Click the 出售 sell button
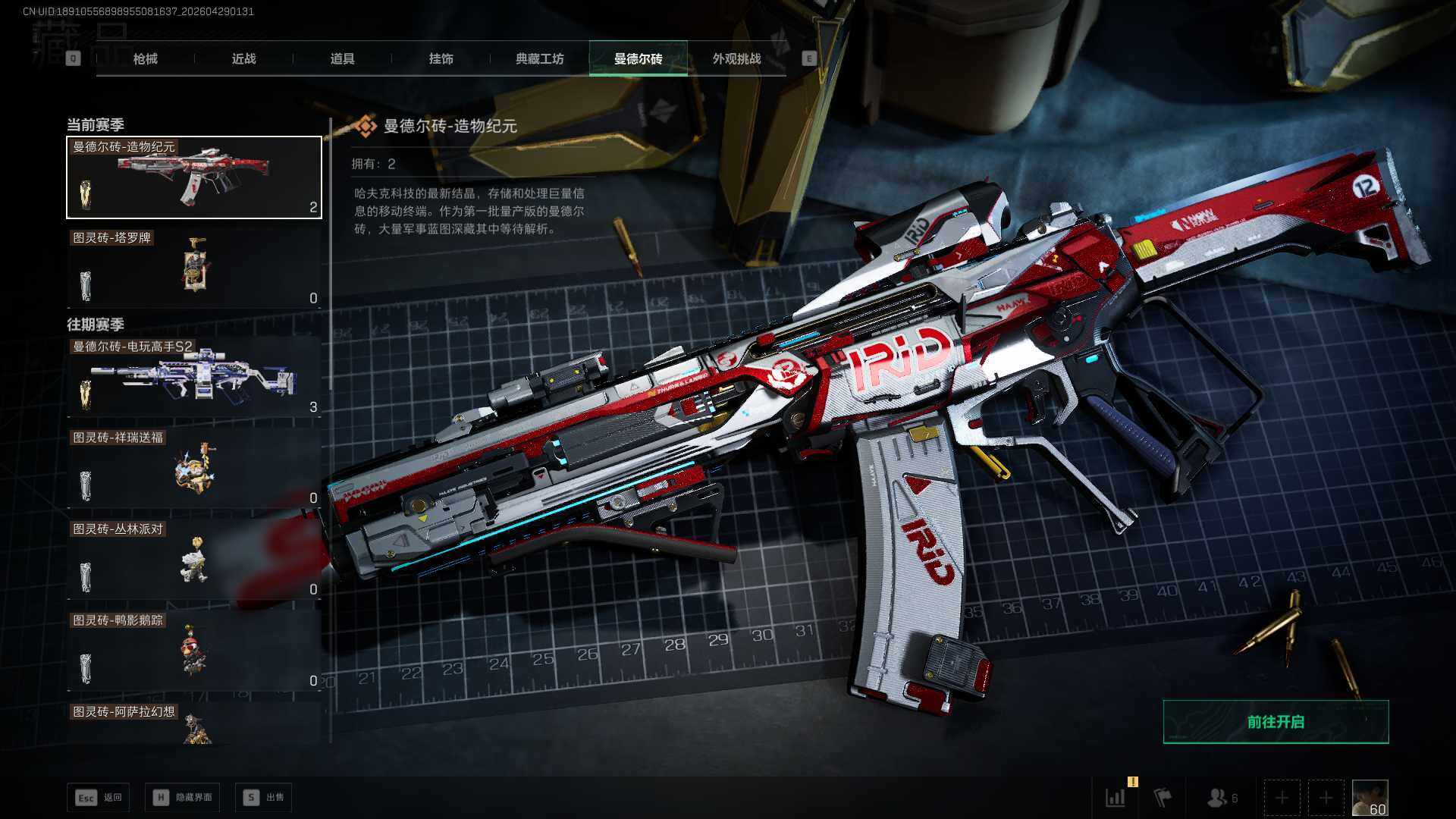Viewport: 1456px width, 819px height. click(263, 797)
